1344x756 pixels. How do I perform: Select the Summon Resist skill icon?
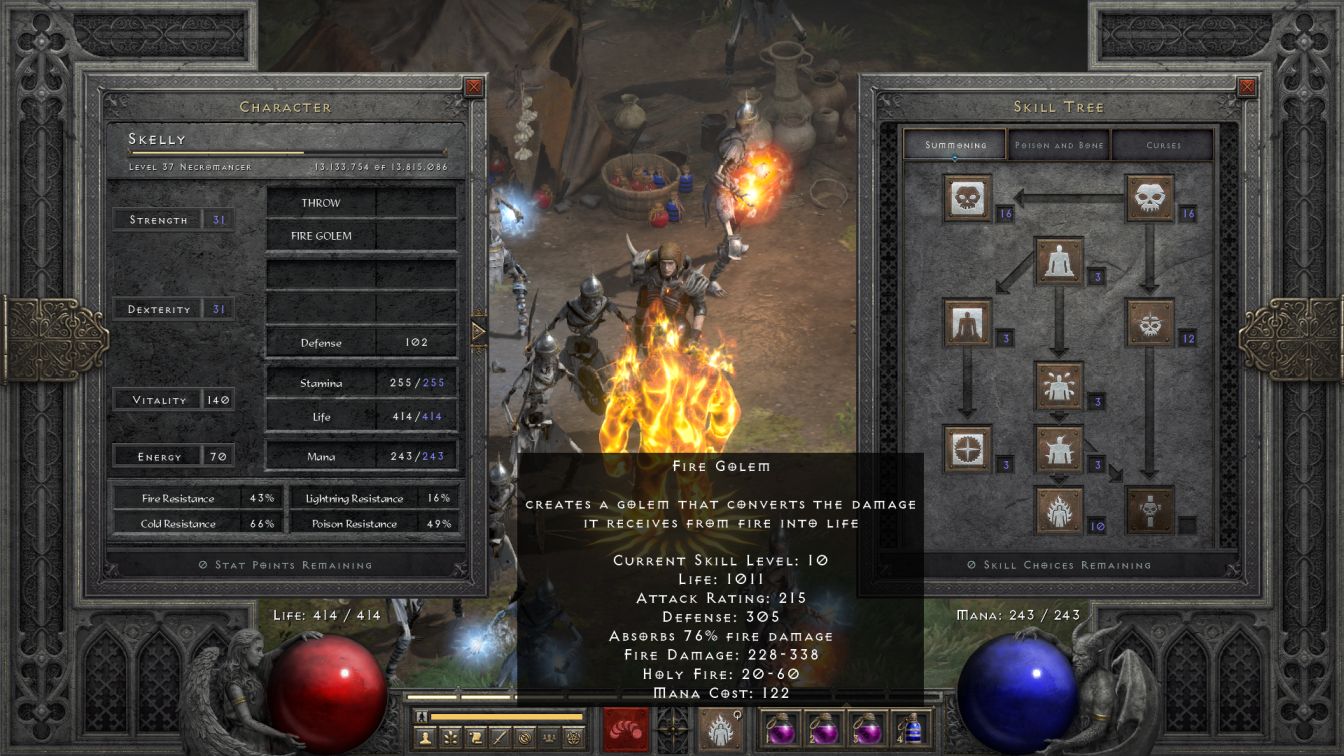(x=967, y=449)
